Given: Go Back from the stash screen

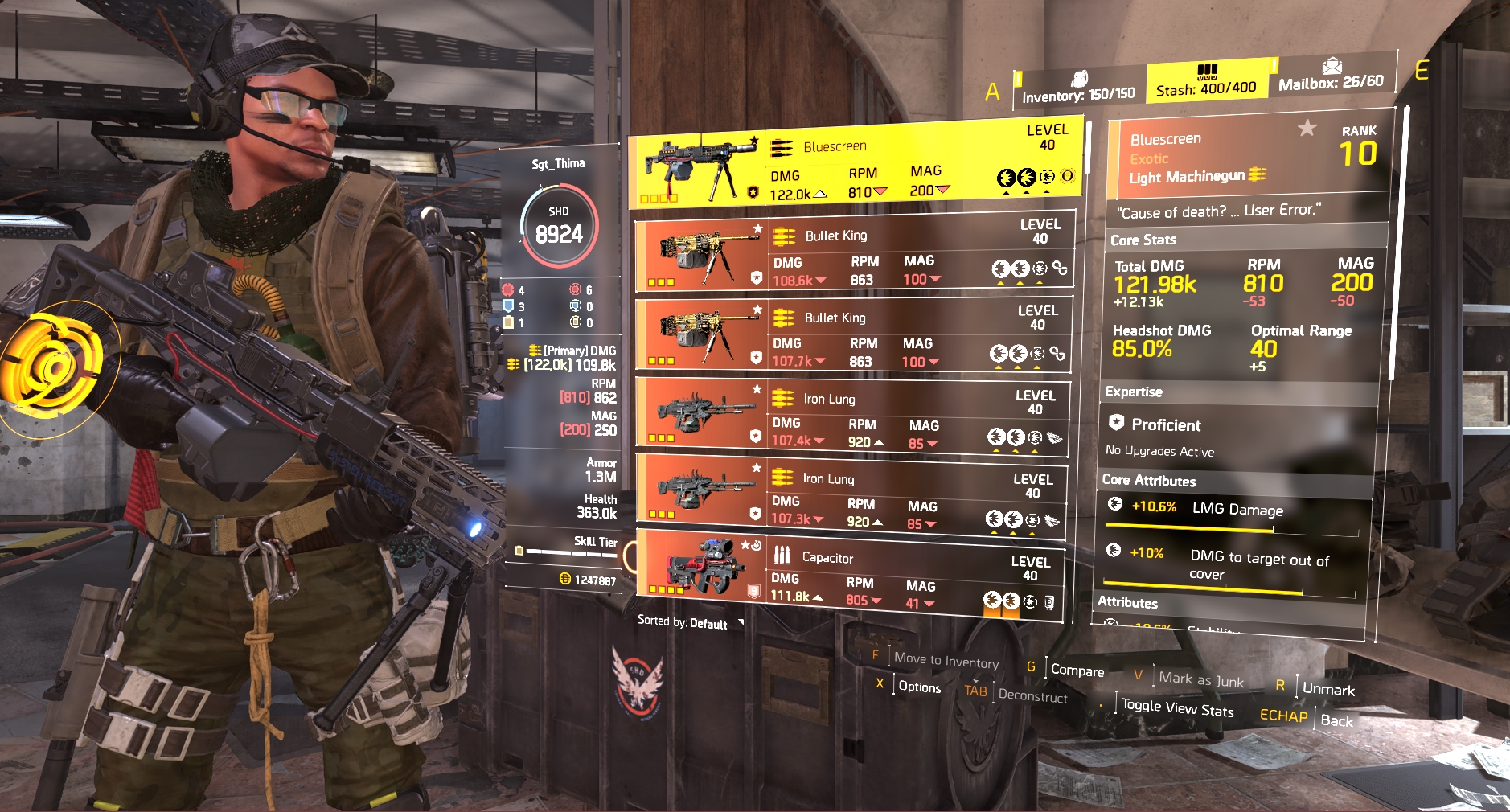Looking at the screenshot, I should coord(1336,720).
